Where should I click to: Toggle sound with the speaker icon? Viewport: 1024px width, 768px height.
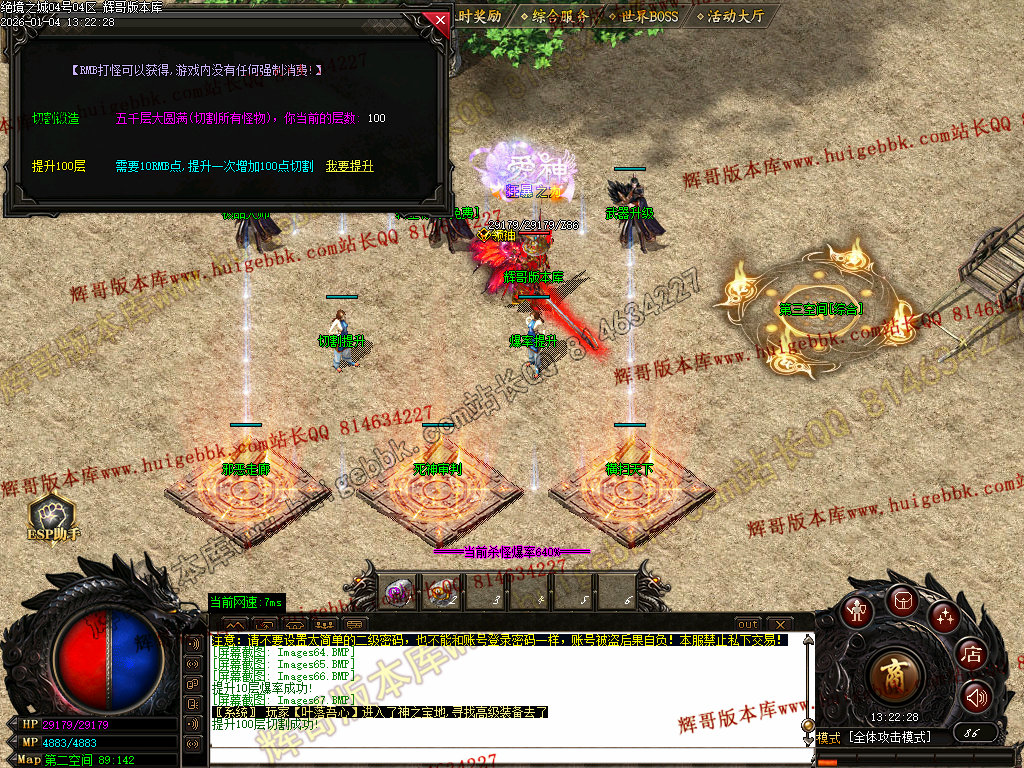975,696
